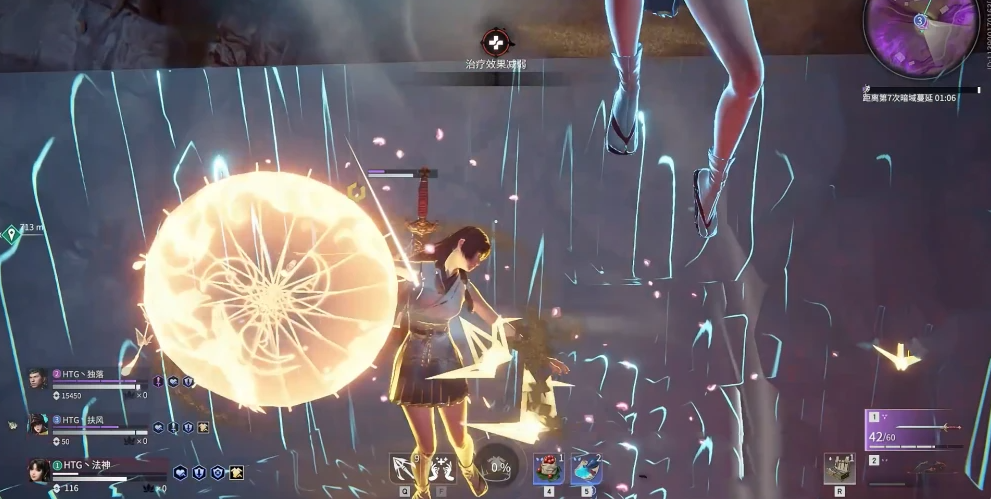Activate the arrow skill with 9 charges
The height and width of the screenshot is (499, 991).
pos(405,468)
